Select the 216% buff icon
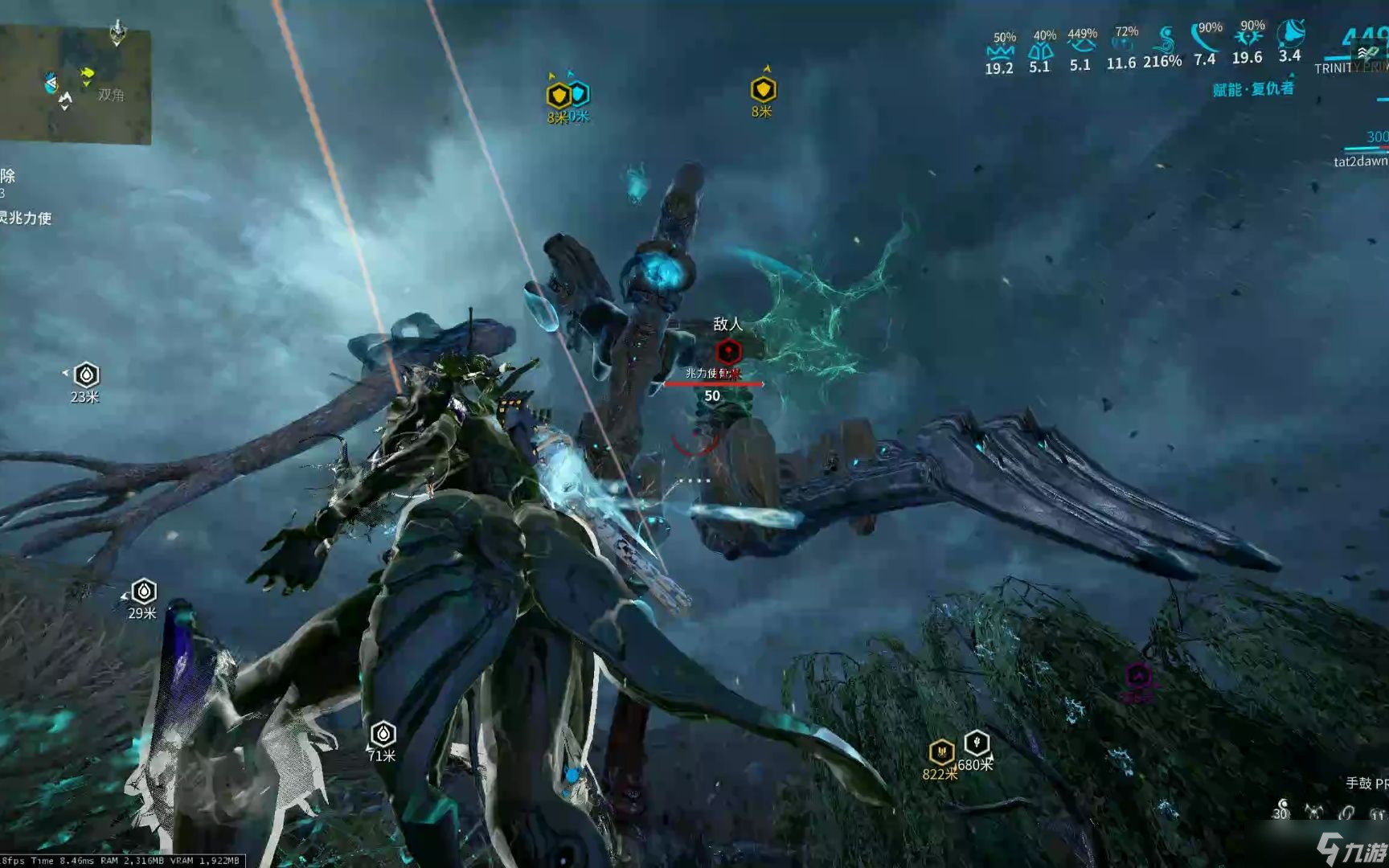This screenshot has width=1389, height=868. click(1164, 40)
